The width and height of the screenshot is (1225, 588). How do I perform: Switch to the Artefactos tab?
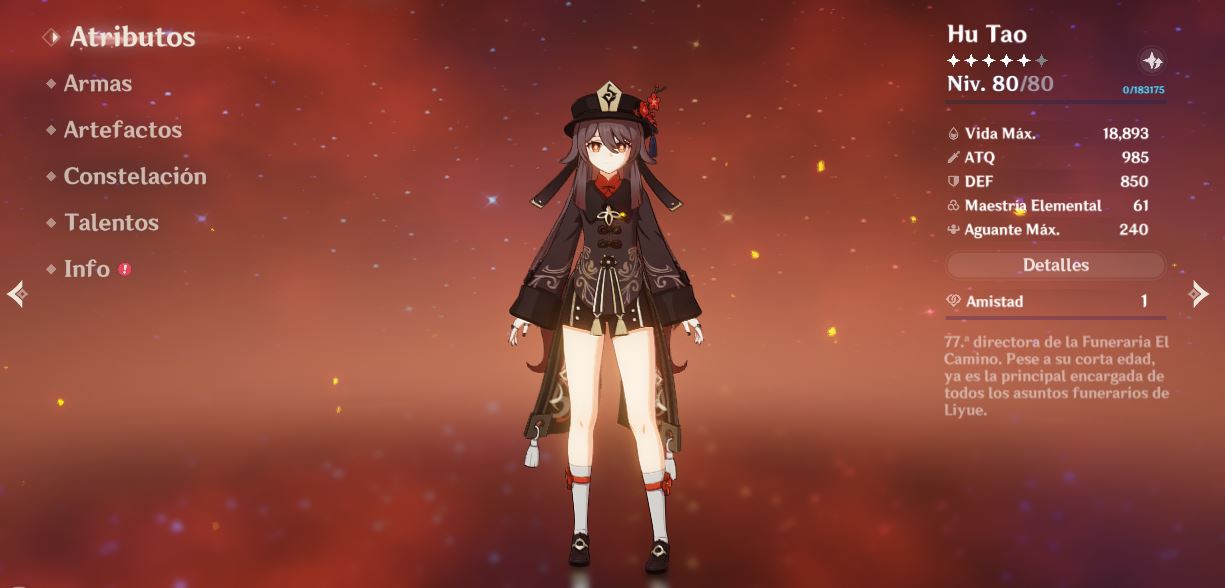pyautogui.click(x=122, y=130)
